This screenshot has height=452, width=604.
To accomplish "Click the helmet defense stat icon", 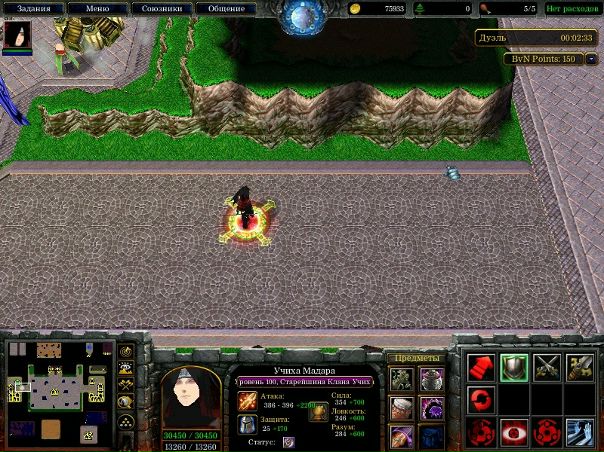I will point(247,425).
